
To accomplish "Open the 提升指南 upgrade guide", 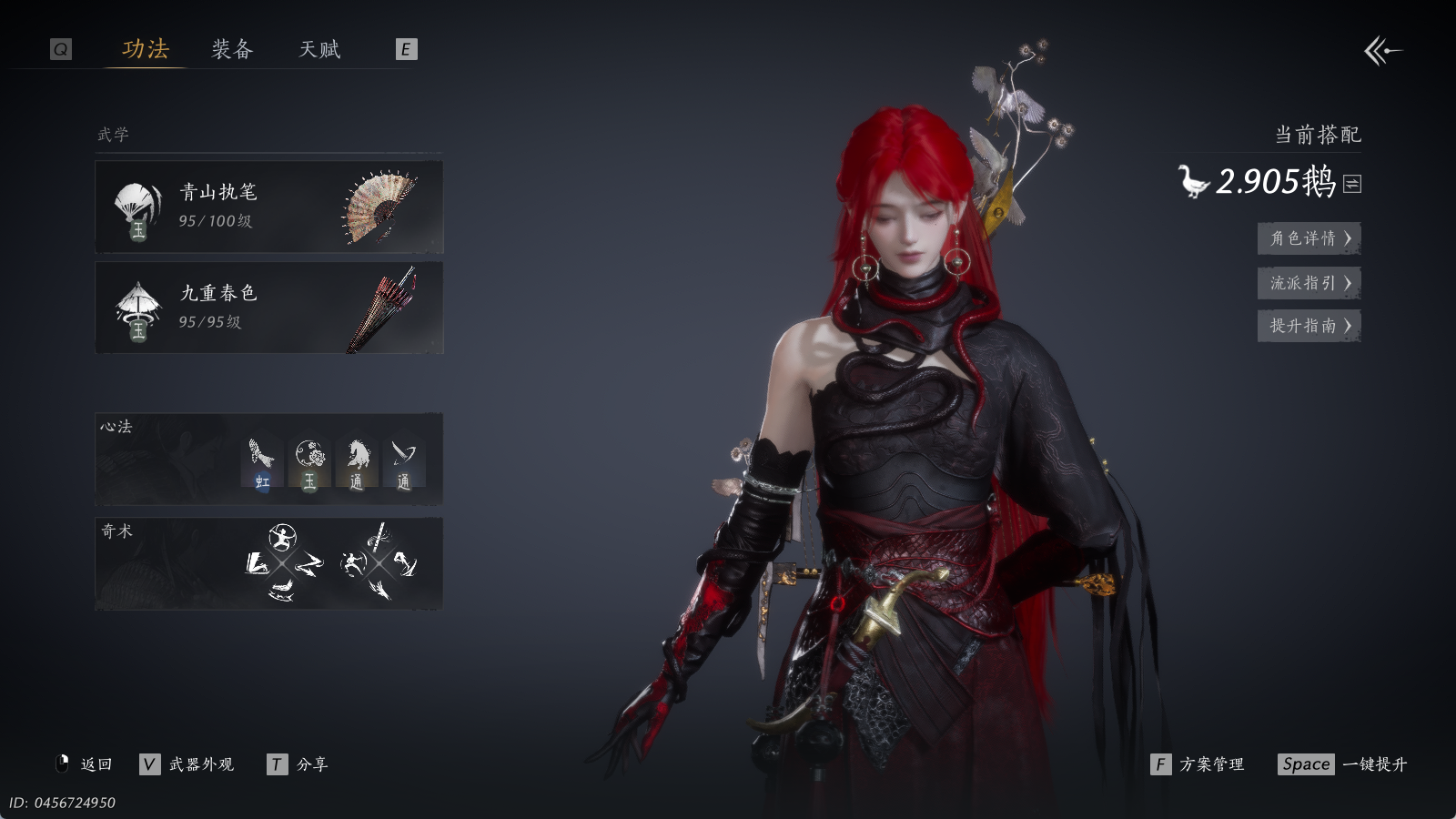I will (1309, 326).
